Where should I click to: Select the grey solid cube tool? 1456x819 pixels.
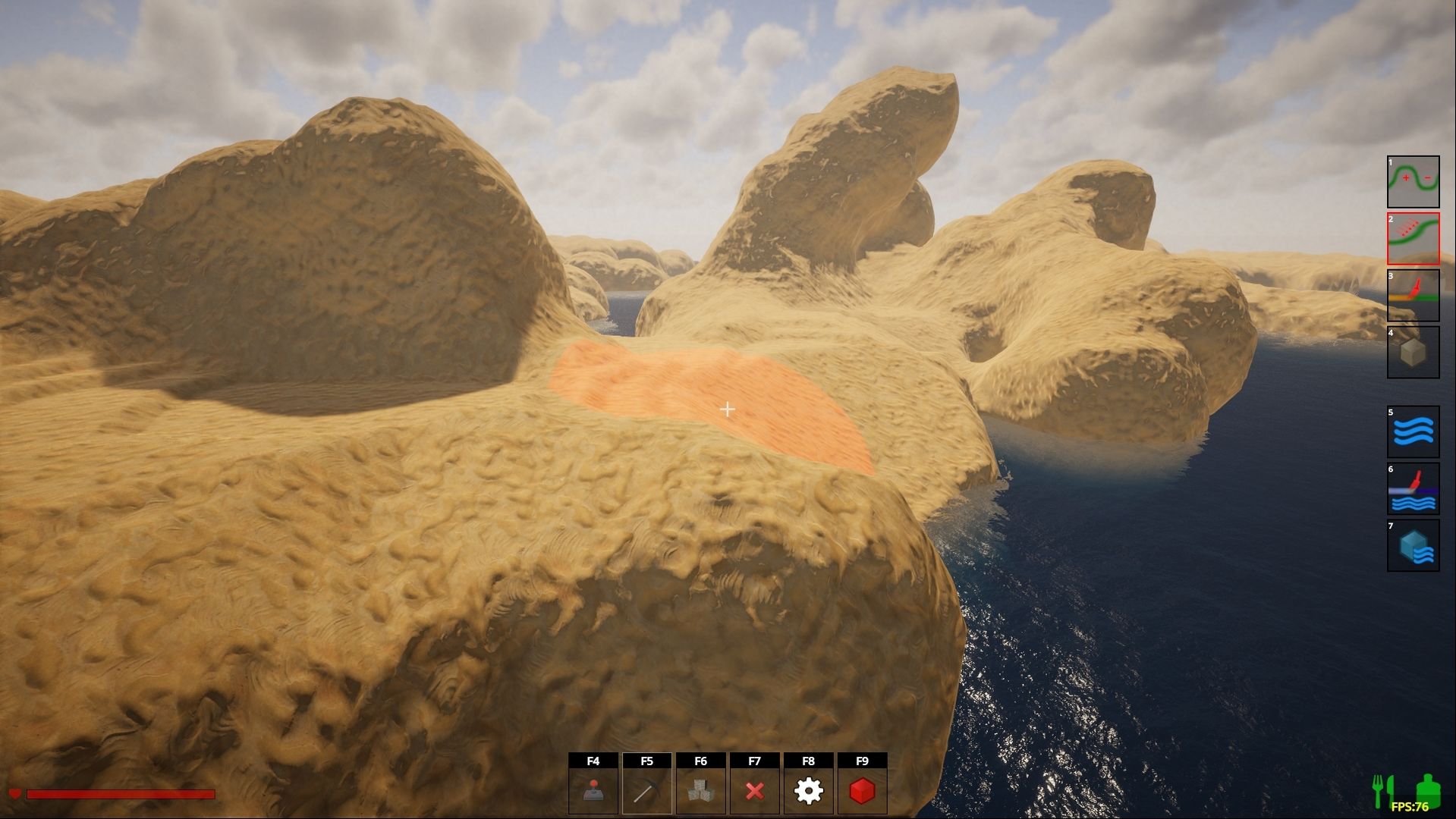(x=1413, y=353)
